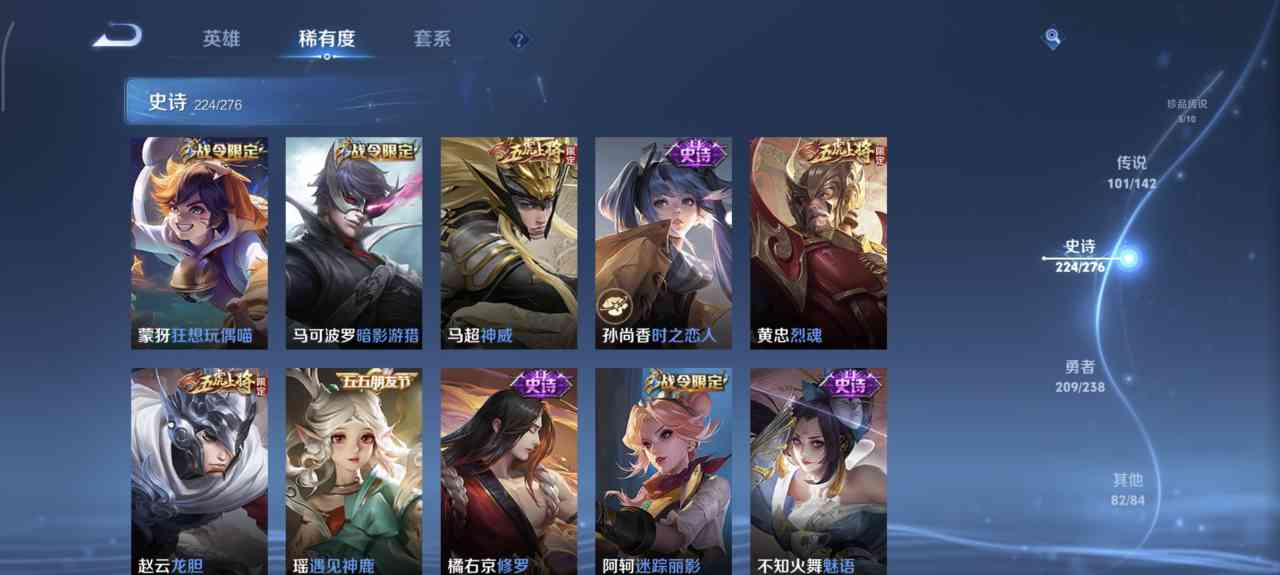The height and width of the screenshot is (575, 1280).
Task: View the 阿轲 迷踪丽影 skin card
Action: coord(664,471)
